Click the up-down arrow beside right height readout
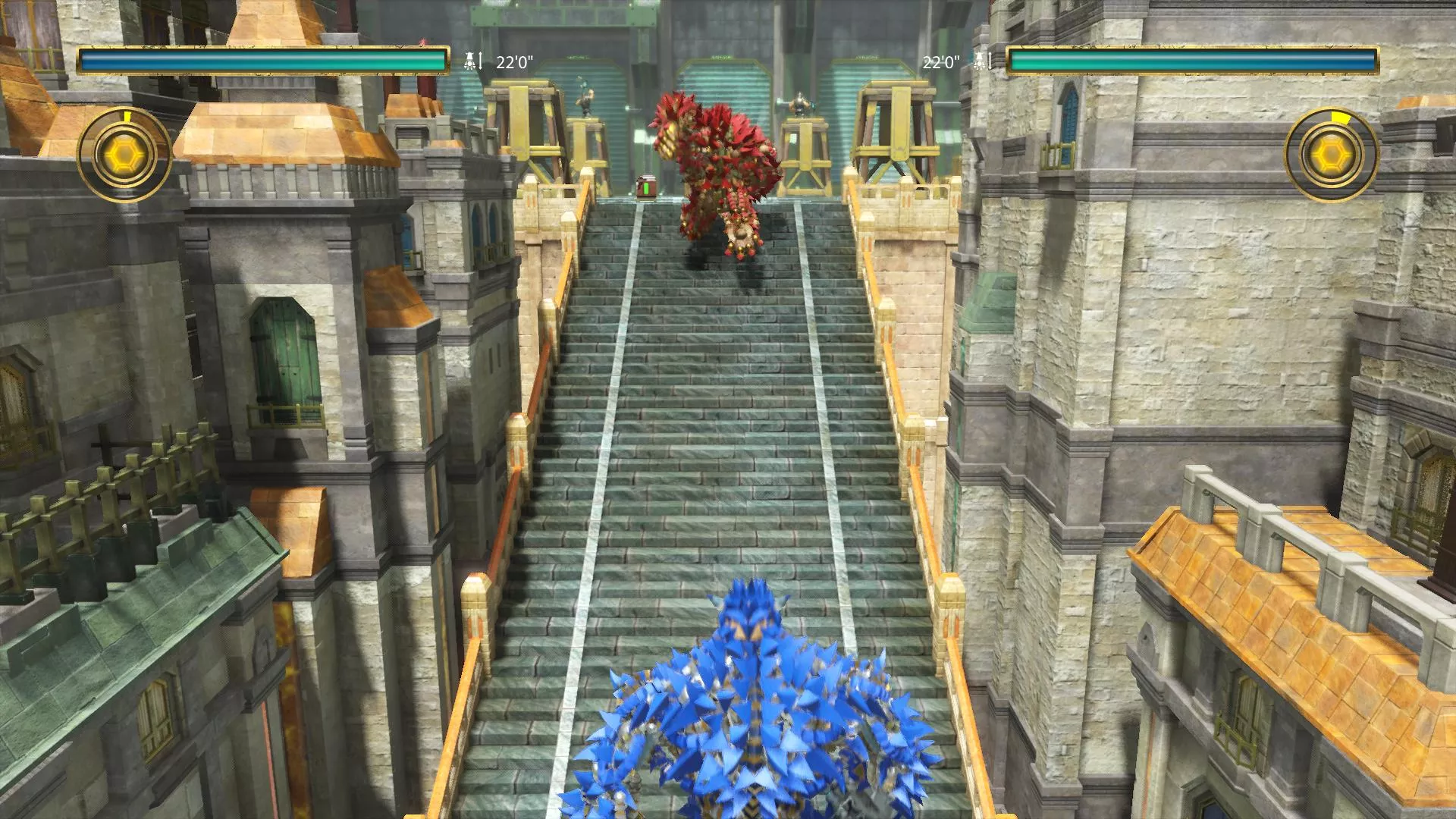This screenshot has width=1456, height=819. pyautogui.click(x=990, y=61)
